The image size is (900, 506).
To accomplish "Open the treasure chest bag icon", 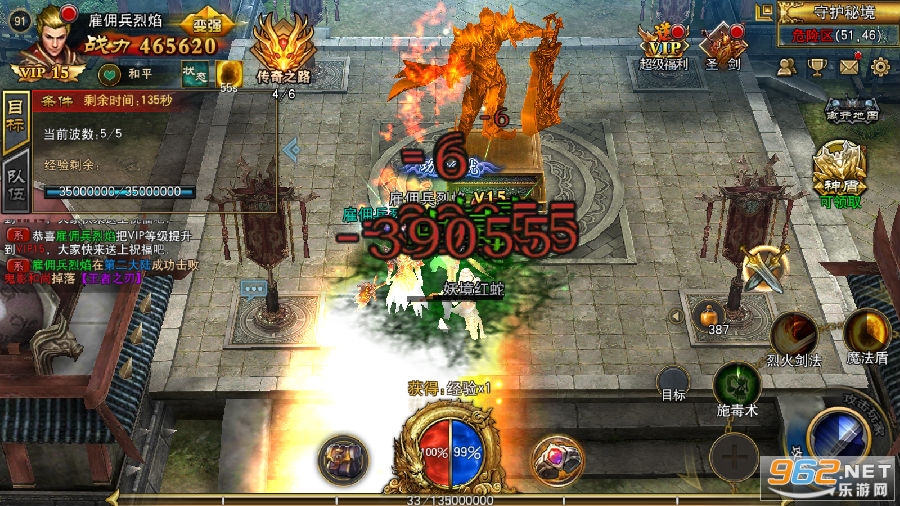I will pos(342,460).
